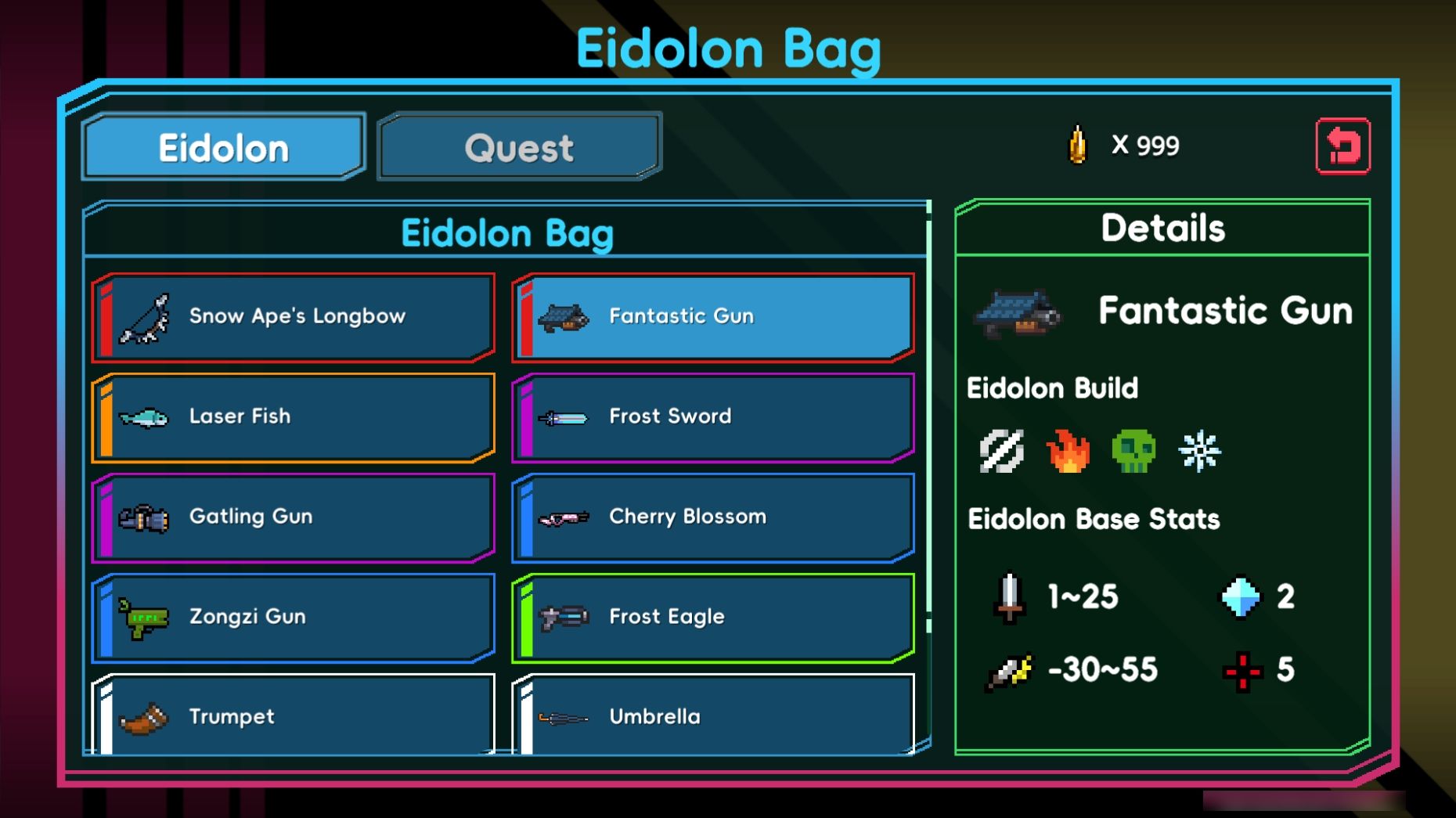The height and width of the screenshot is (818, 1456).
Task: Click the white striped circle build icon
Action: pos(1002,451)
